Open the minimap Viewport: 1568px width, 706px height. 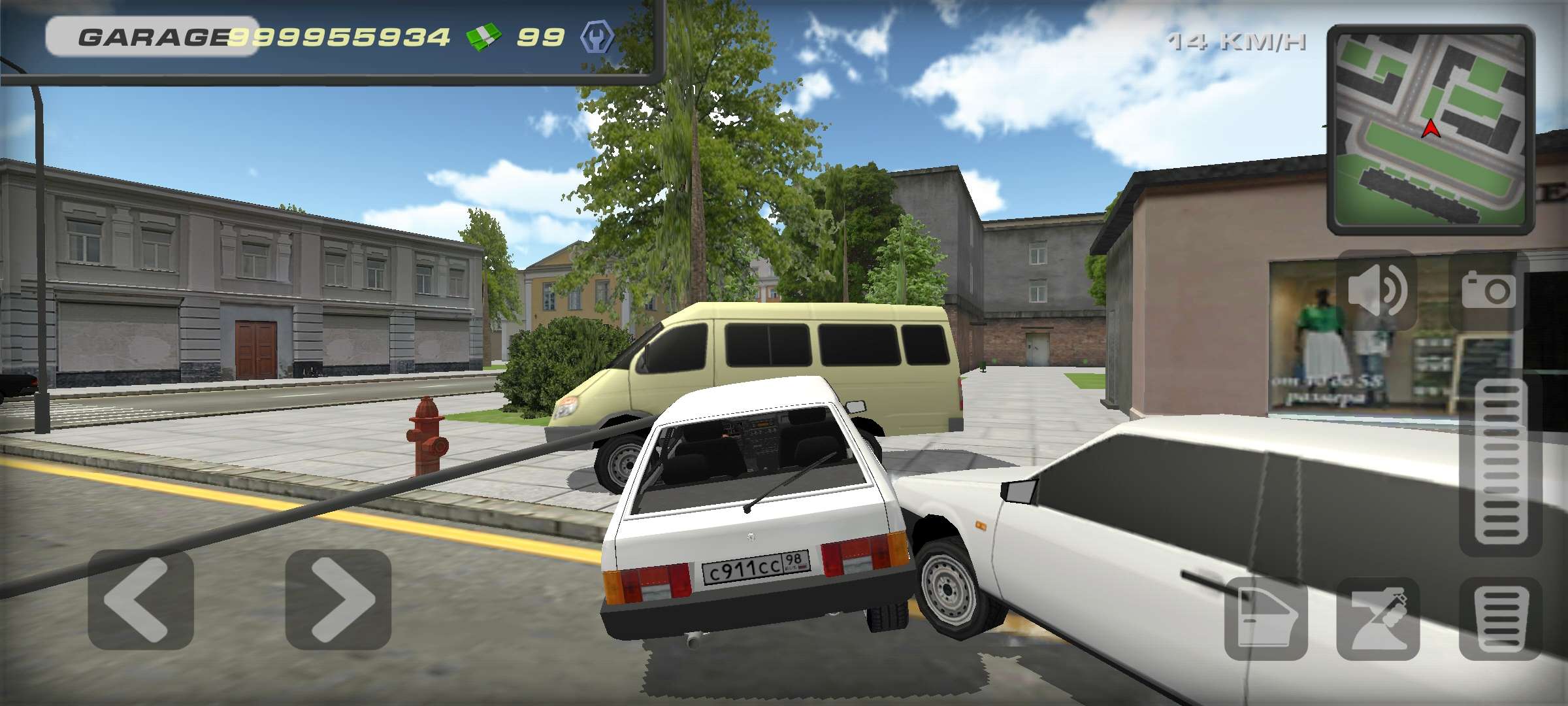(1430, 129)
